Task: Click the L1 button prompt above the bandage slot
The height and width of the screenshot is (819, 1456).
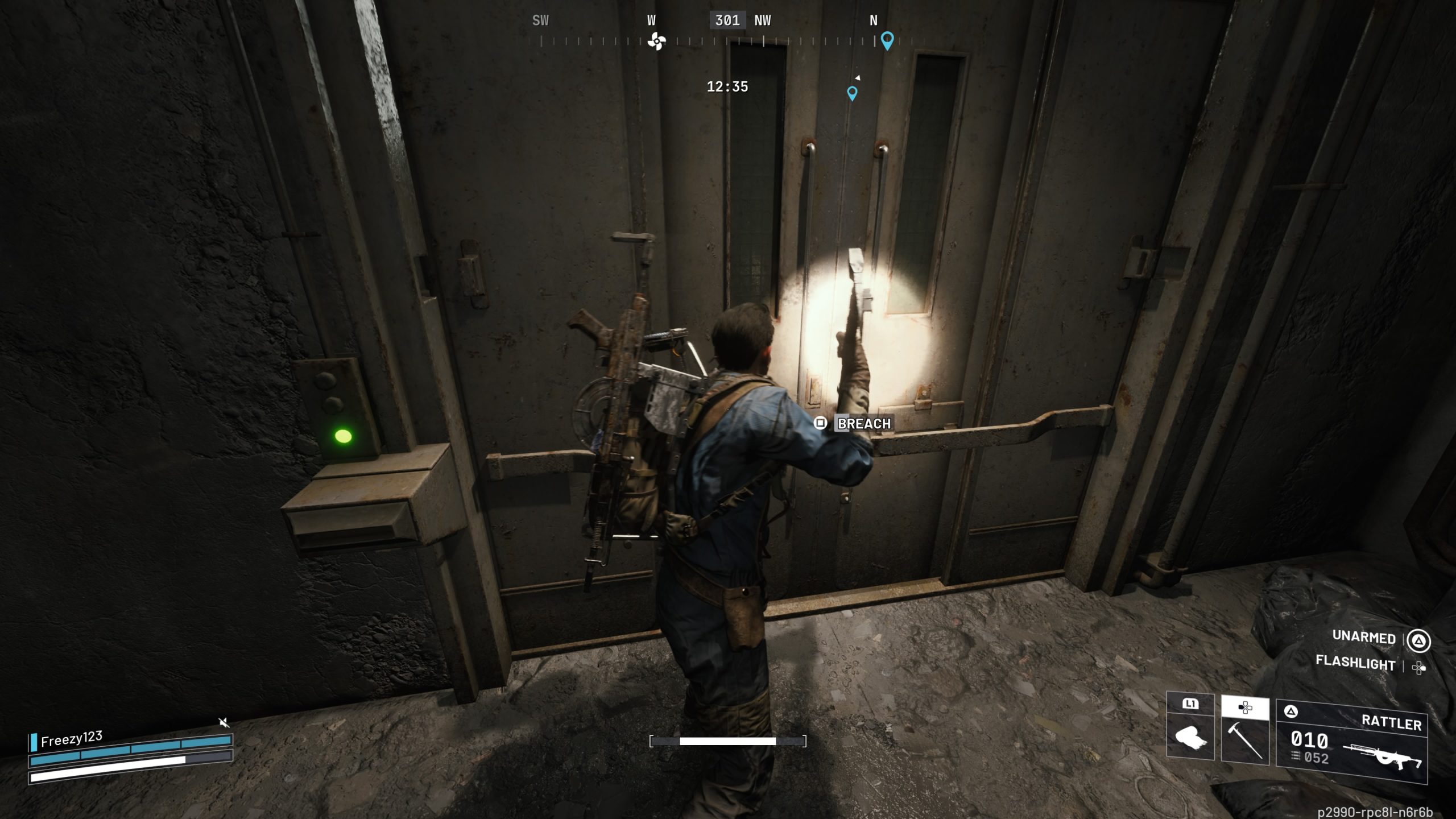Action: tap(1190, 705)
